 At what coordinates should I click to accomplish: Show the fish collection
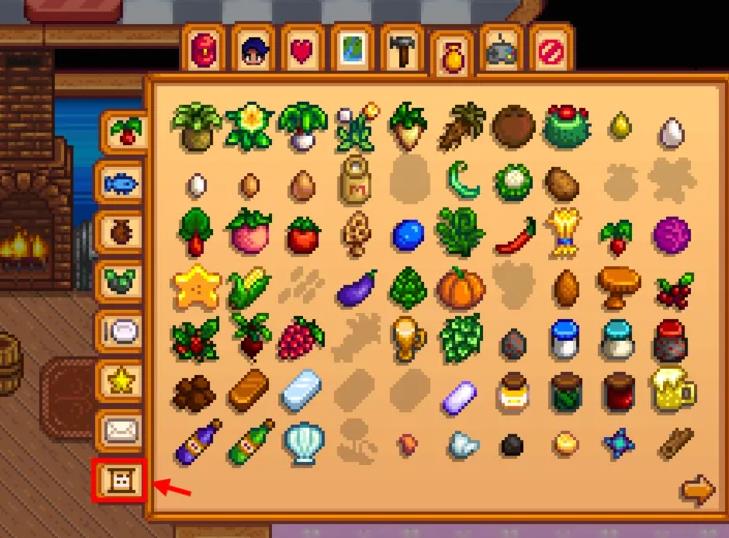(120, 183)
